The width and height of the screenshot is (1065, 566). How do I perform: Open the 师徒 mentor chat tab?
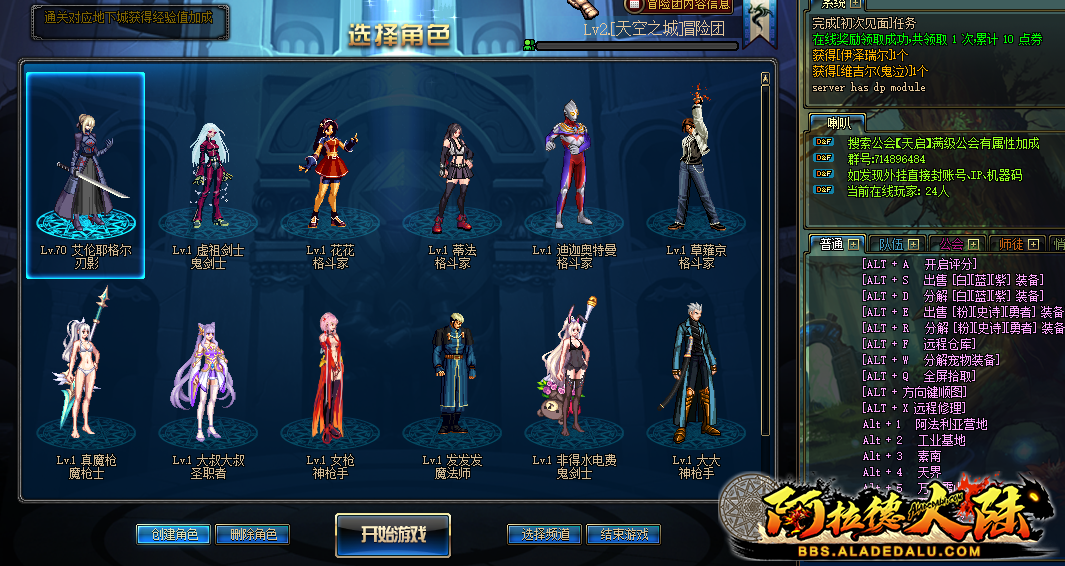coord(1016,244)
